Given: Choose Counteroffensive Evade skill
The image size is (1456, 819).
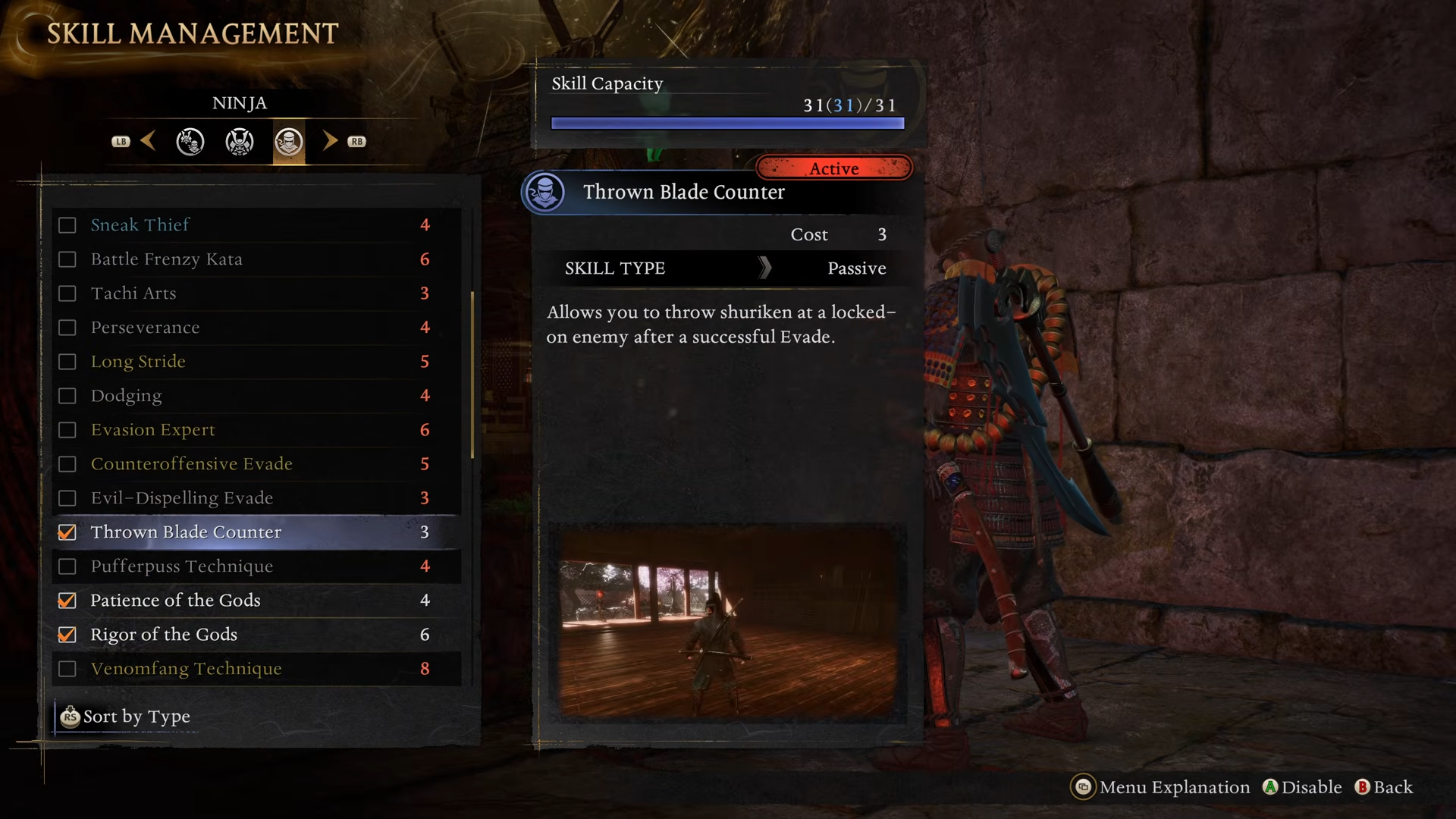Looking at the screenshot, I should pos(191,464).
